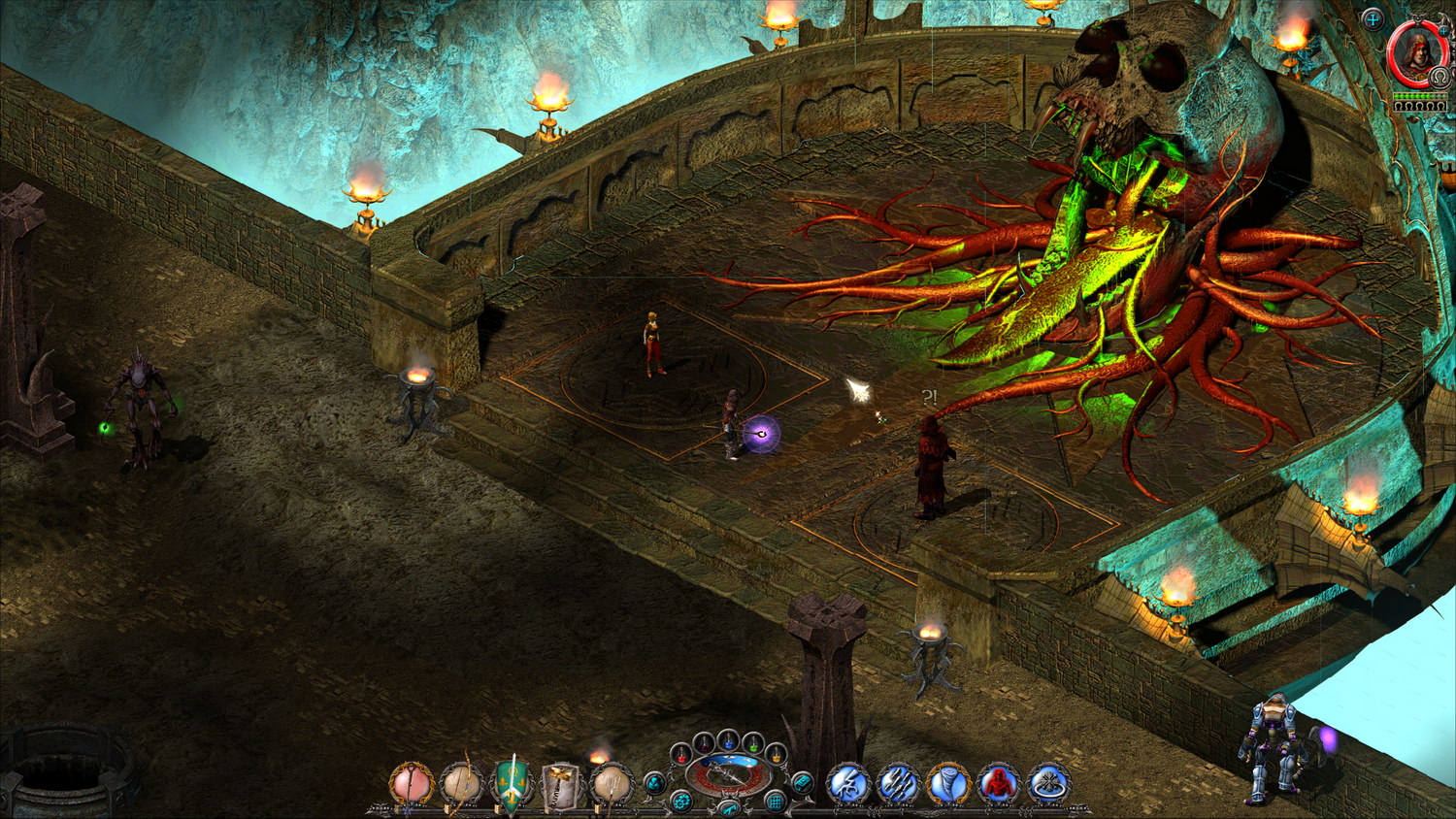Activate the red figure combat art

click(x=999, y=784)
